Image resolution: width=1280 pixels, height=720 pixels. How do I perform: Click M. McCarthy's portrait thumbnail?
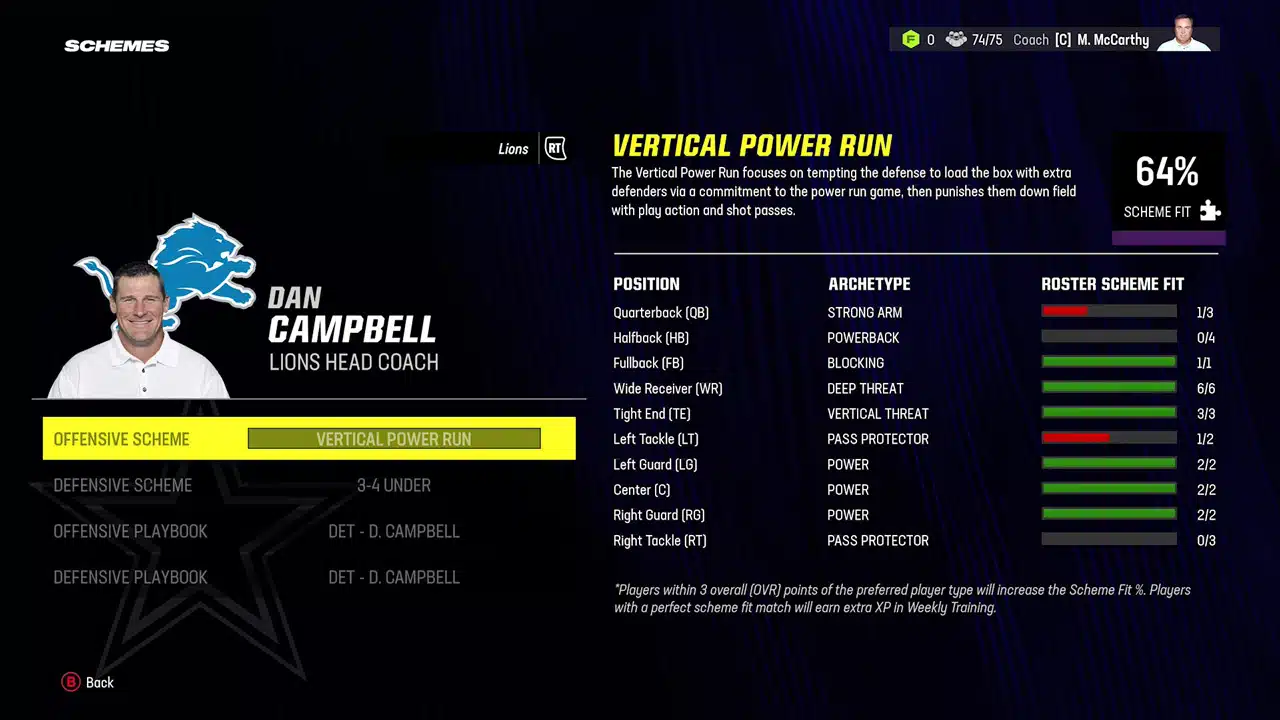coord(1185,39)
